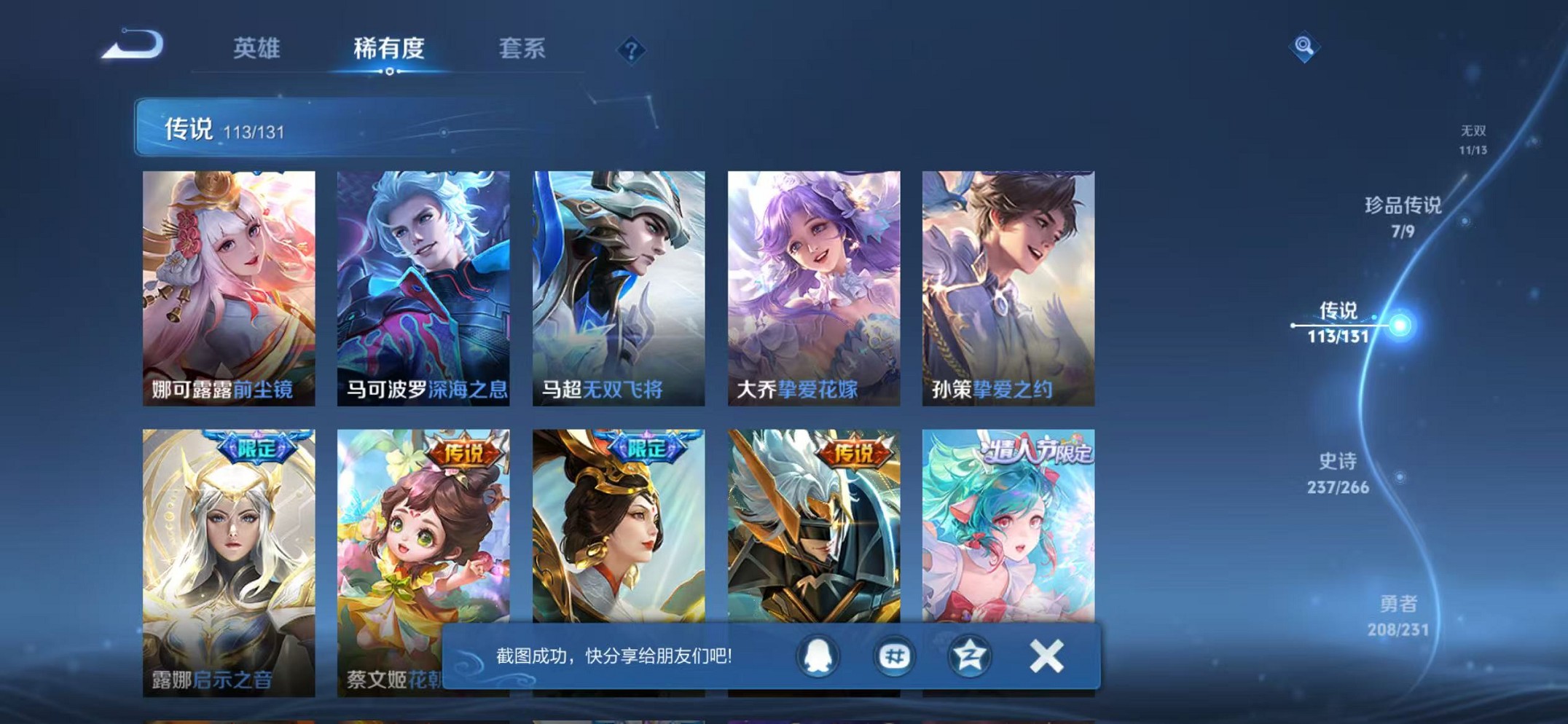The height and width of the screenshot is (724, 1568).
Task: Open the help question mark icon
Action: (631, 50)
